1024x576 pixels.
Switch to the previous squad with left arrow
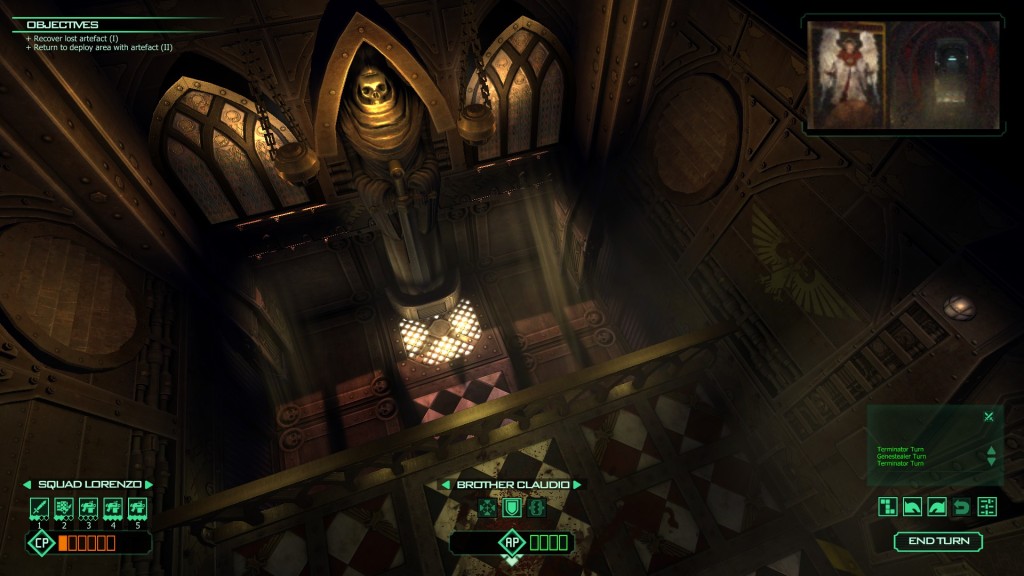tap(27, 485)
